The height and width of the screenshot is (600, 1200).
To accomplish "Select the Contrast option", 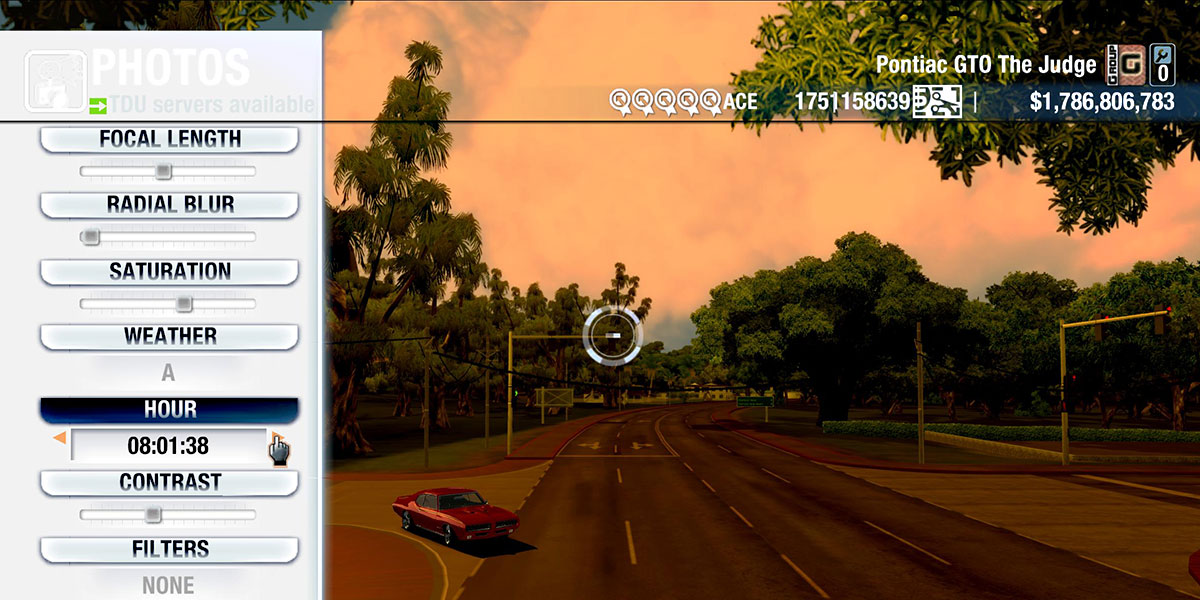I will [x=169, y=483].
